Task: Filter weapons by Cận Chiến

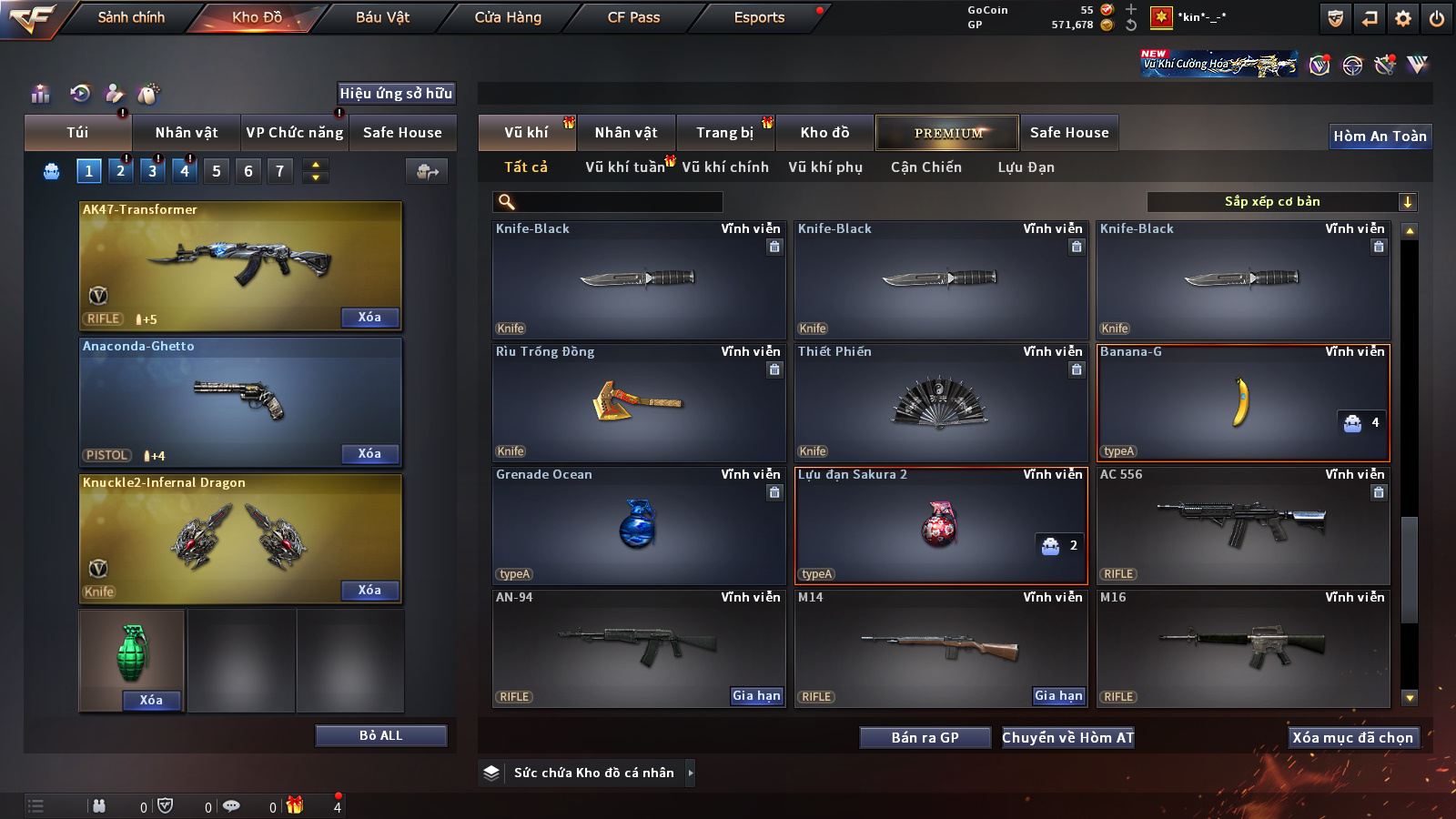Action: coord(925,167)
